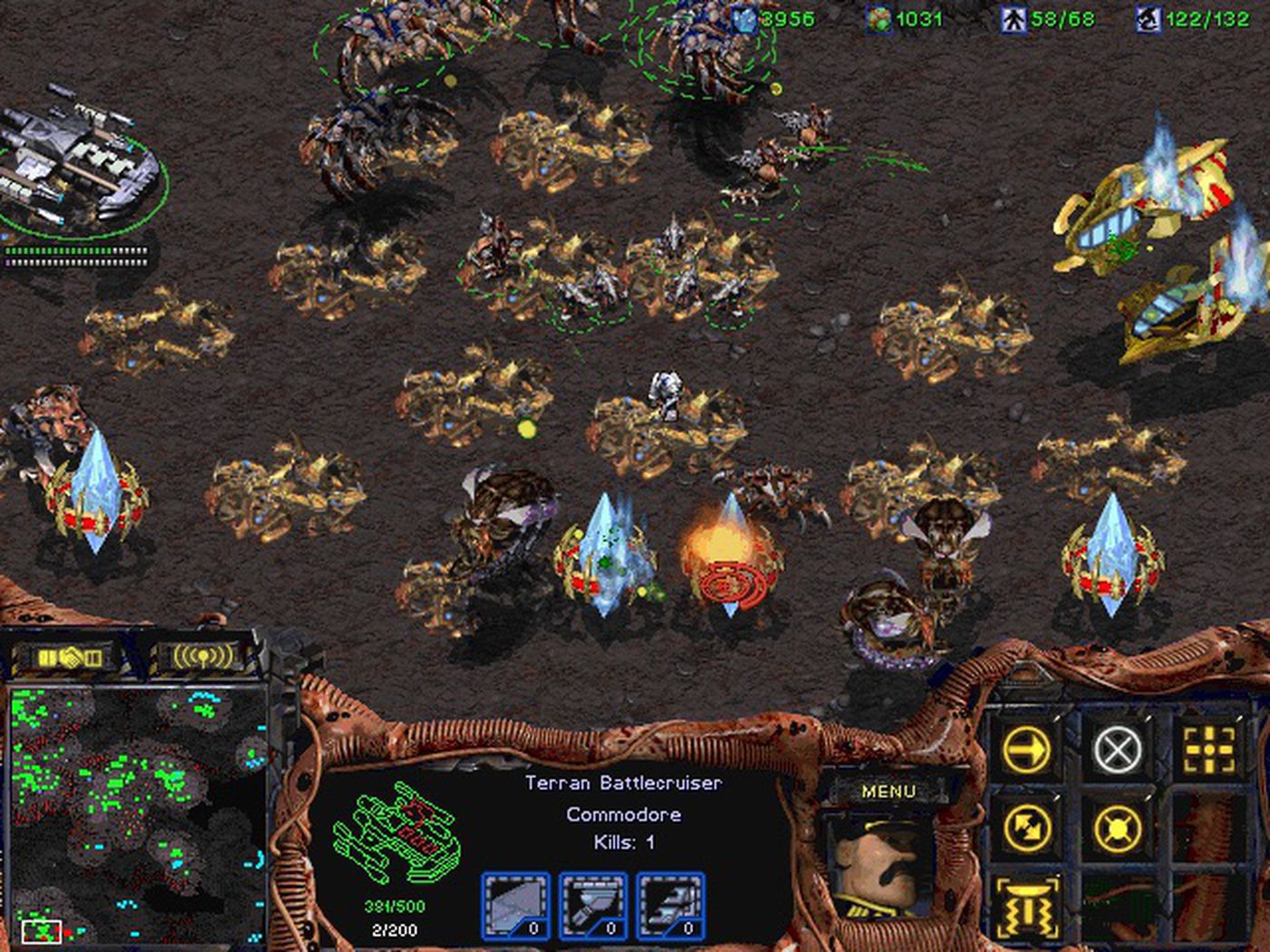Choose the Hold Position command

[1118, 827]
